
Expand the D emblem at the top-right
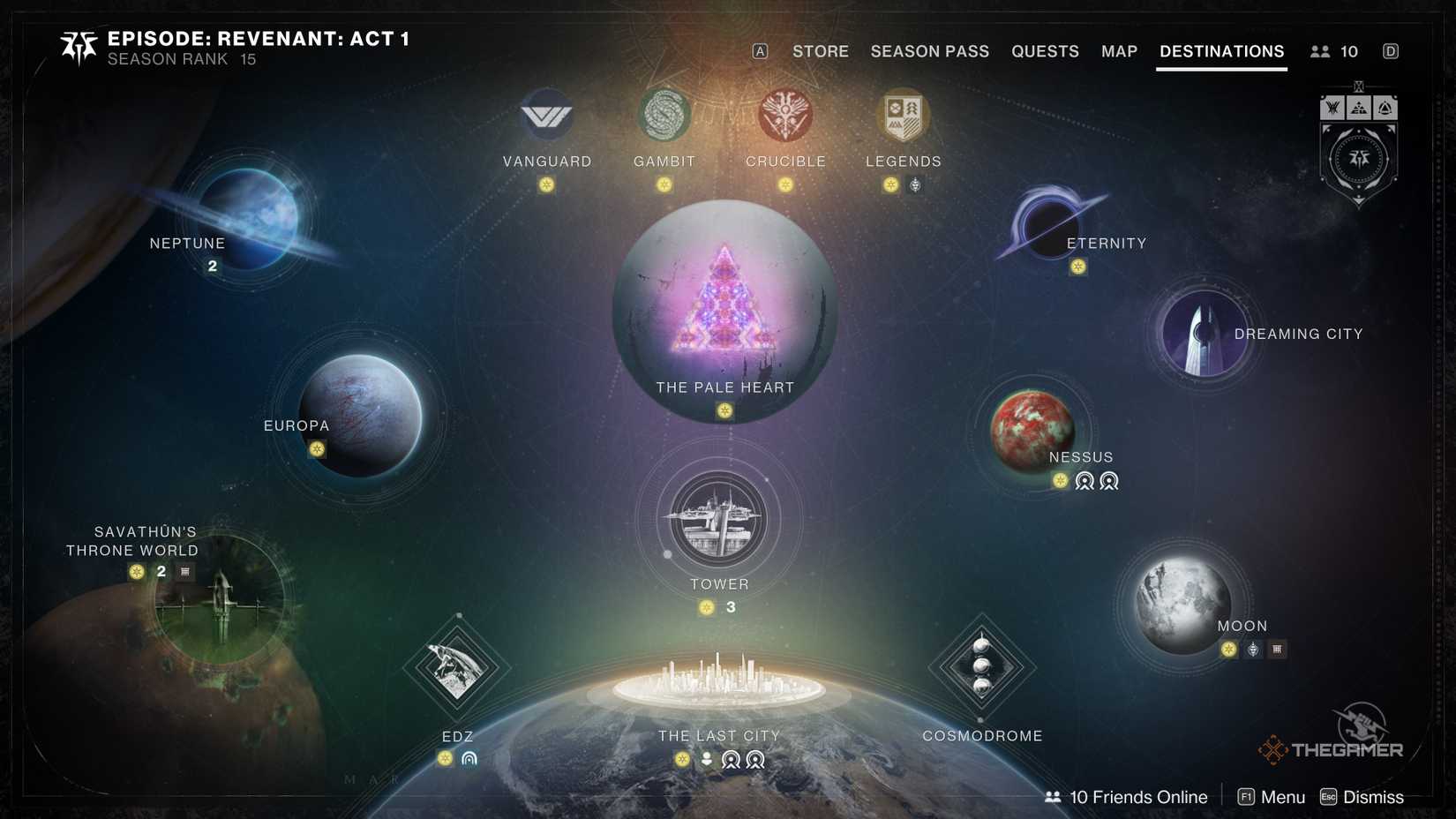[1391, 51]
